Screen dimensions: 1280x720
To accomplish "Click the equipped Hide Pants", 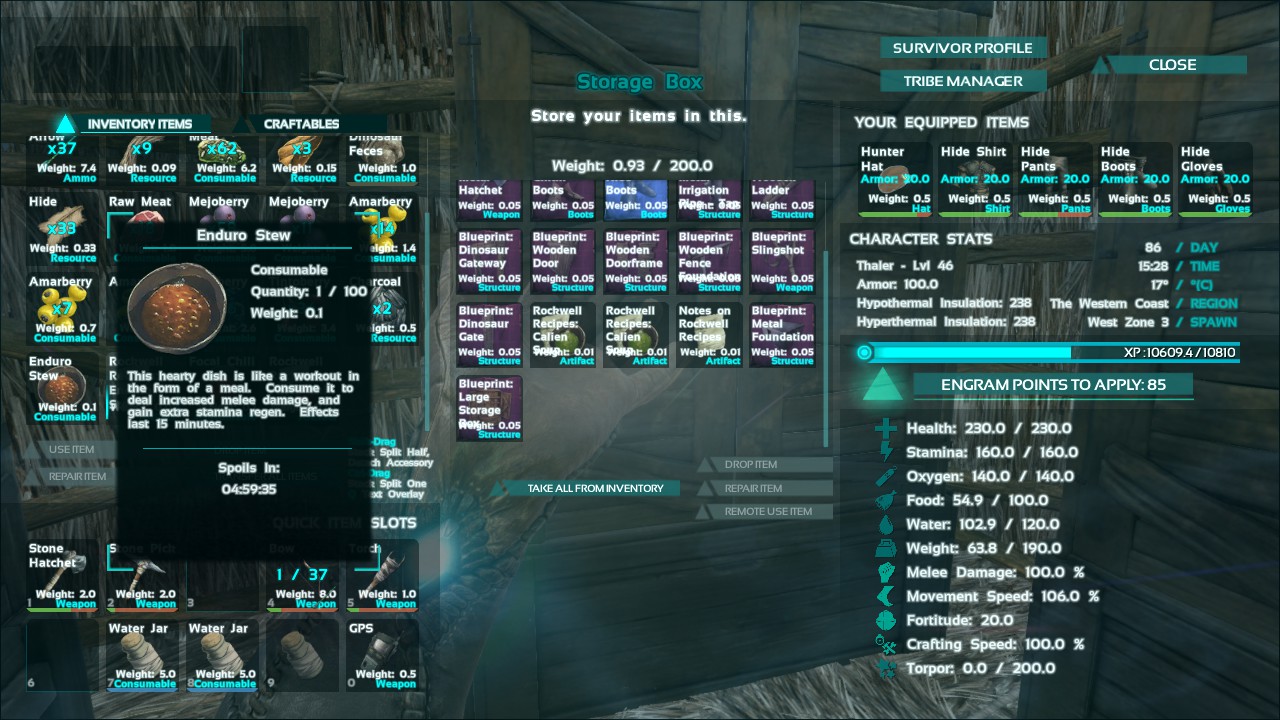I will click(x=1054, y=180).
